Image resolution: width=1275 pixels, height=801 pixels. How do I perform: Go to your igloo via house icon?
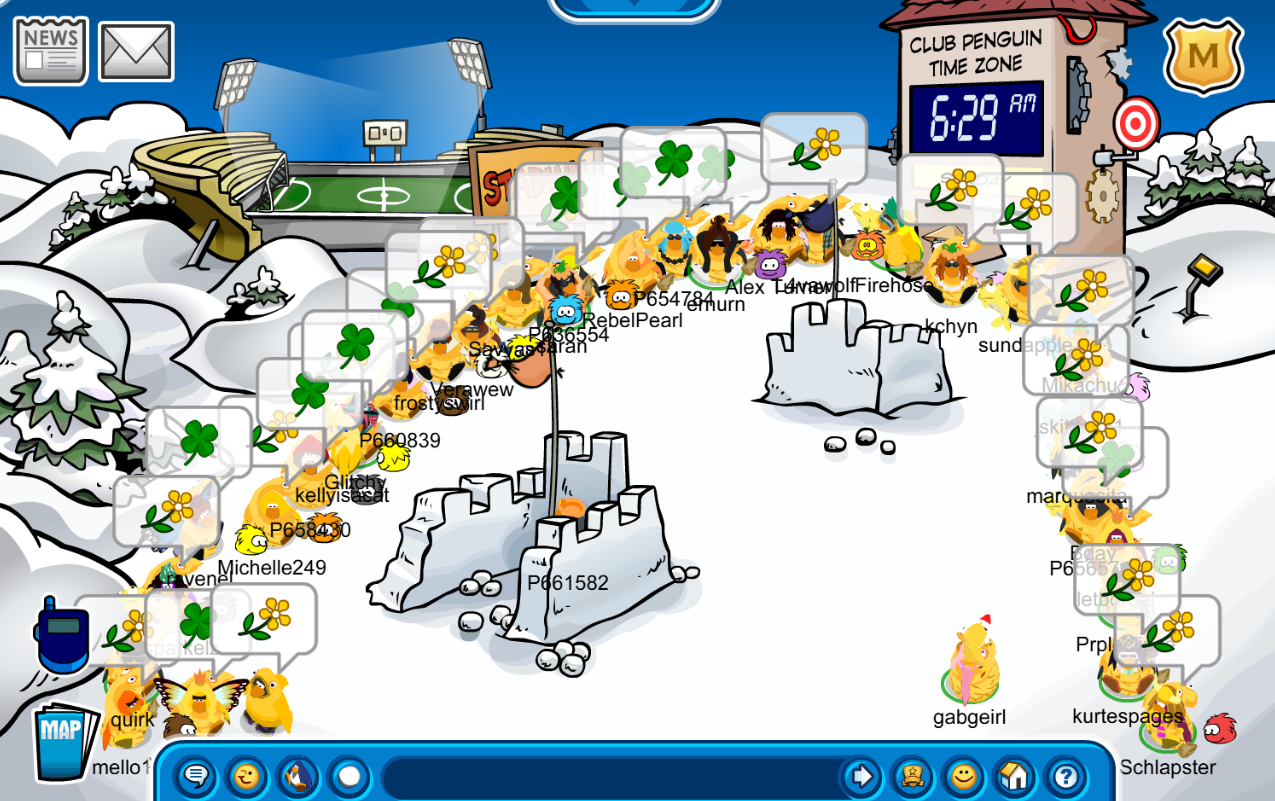pyautogui.click(x=1014, y=776)
